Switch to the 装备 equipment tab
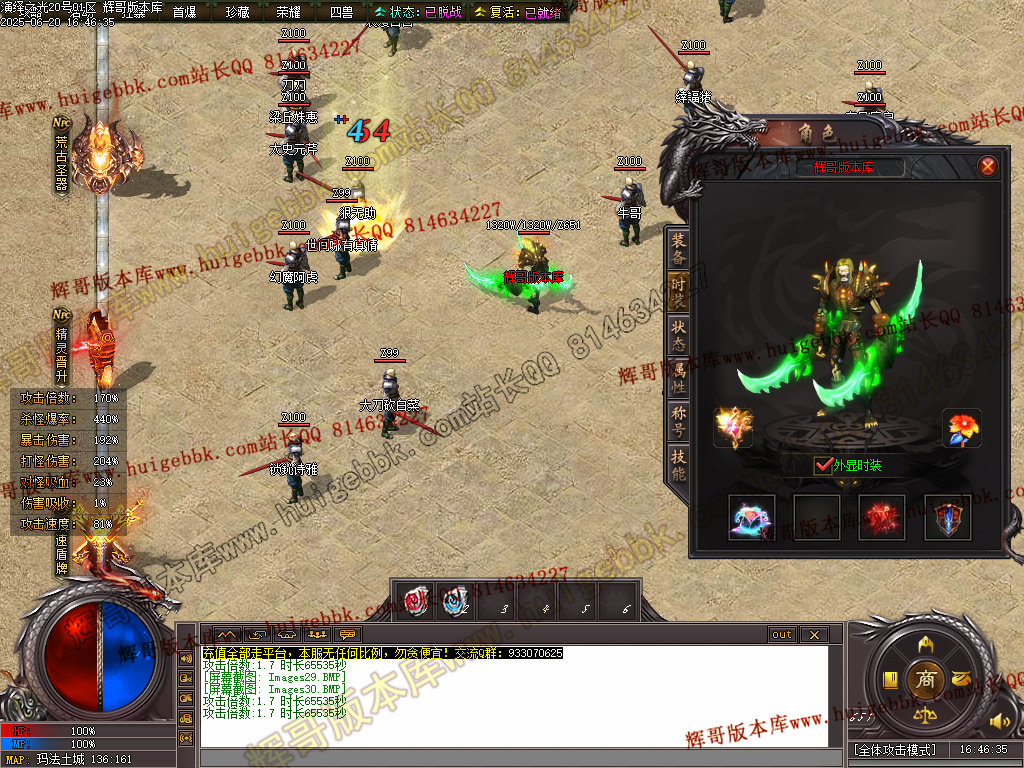 click(x=679, y=249)
